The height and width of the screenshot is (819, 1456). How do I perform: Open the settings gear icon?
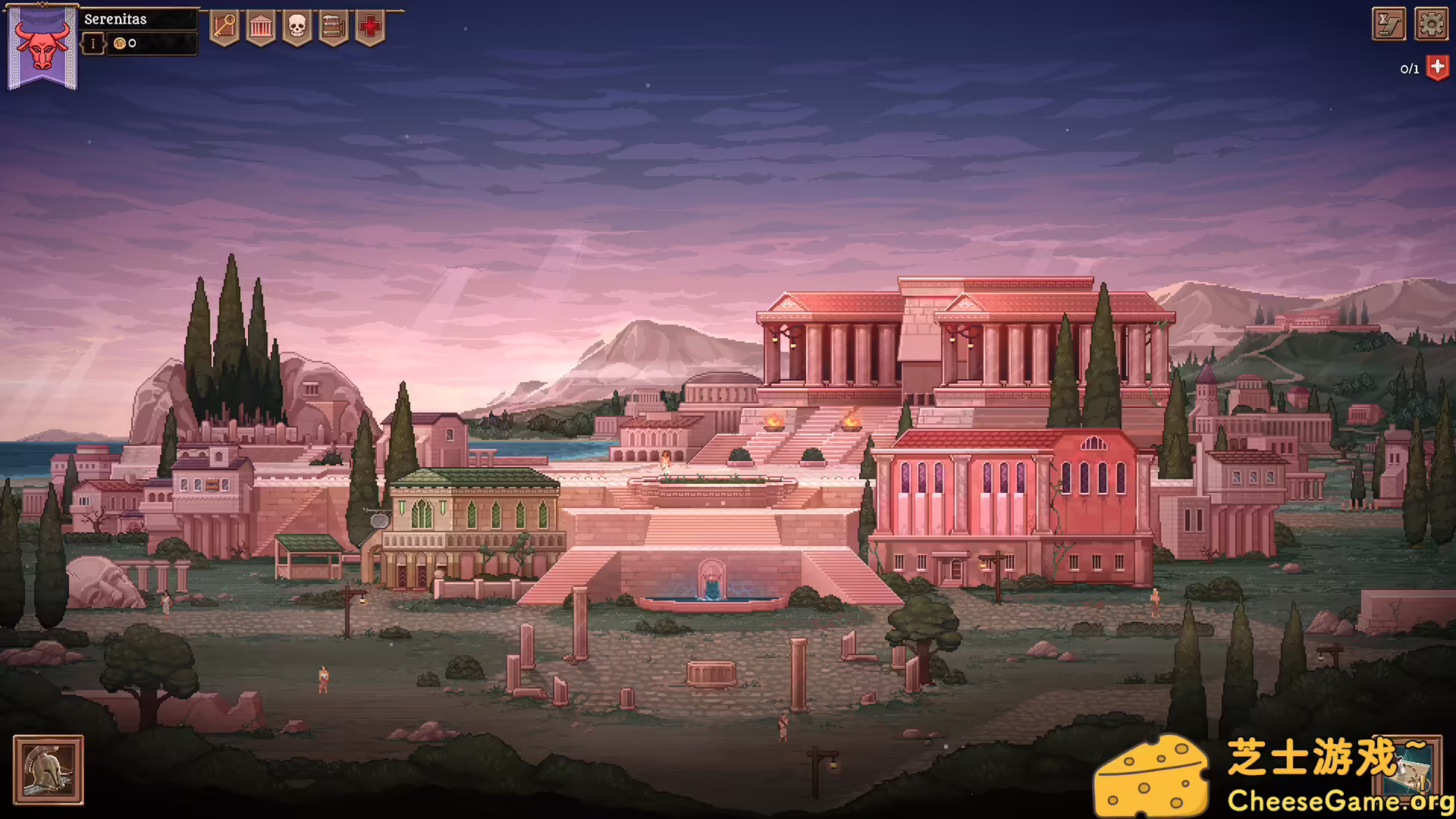click(x=1430, y=23)
